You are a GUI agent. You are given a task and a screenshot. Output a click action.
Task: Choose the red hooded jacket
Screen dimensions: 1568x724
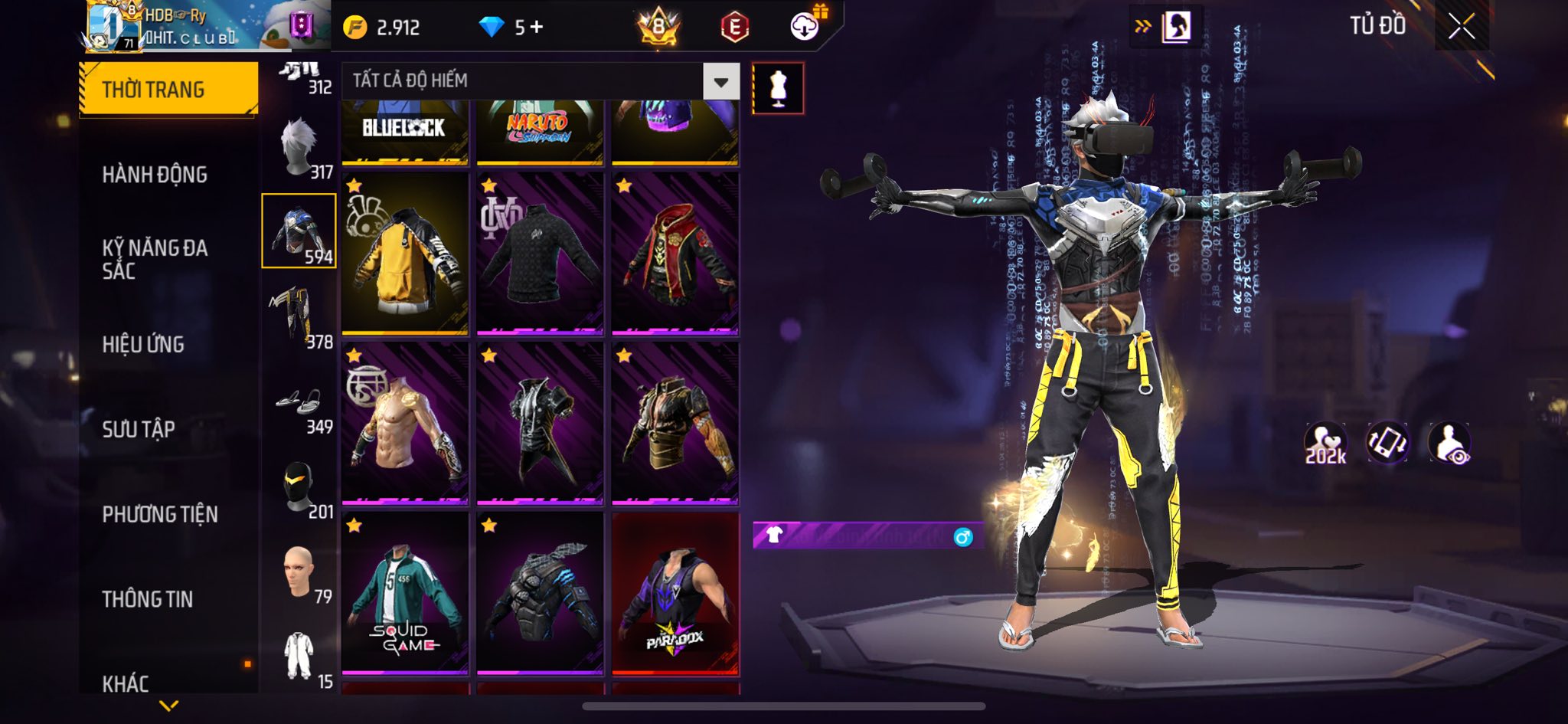point(675,254)
